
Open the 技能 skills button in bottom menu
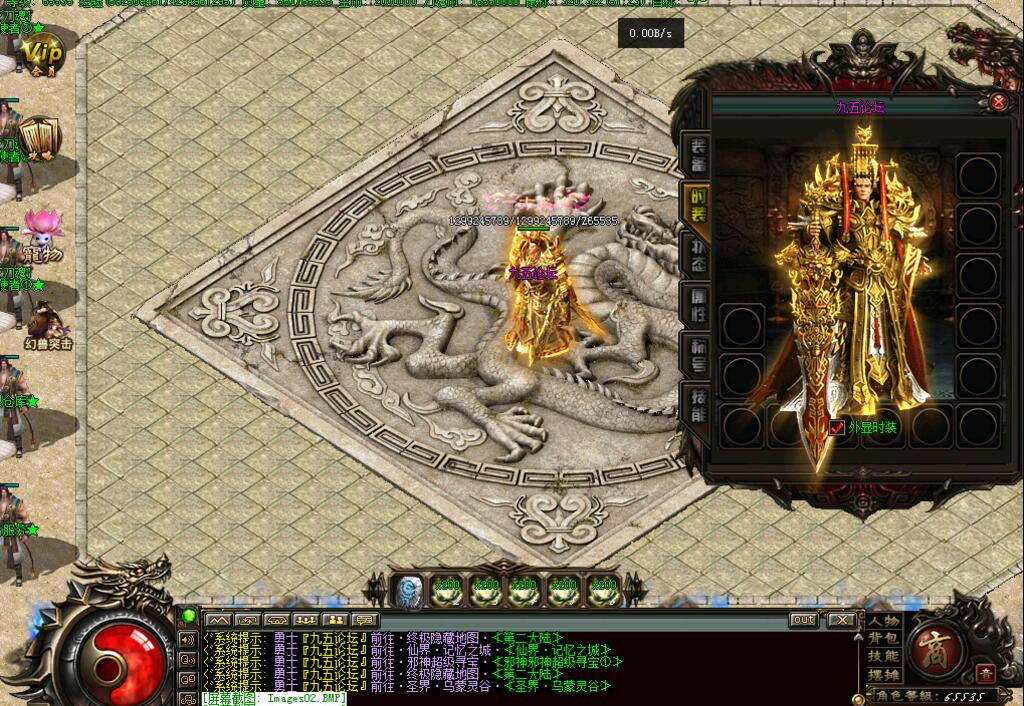[884, 657]
